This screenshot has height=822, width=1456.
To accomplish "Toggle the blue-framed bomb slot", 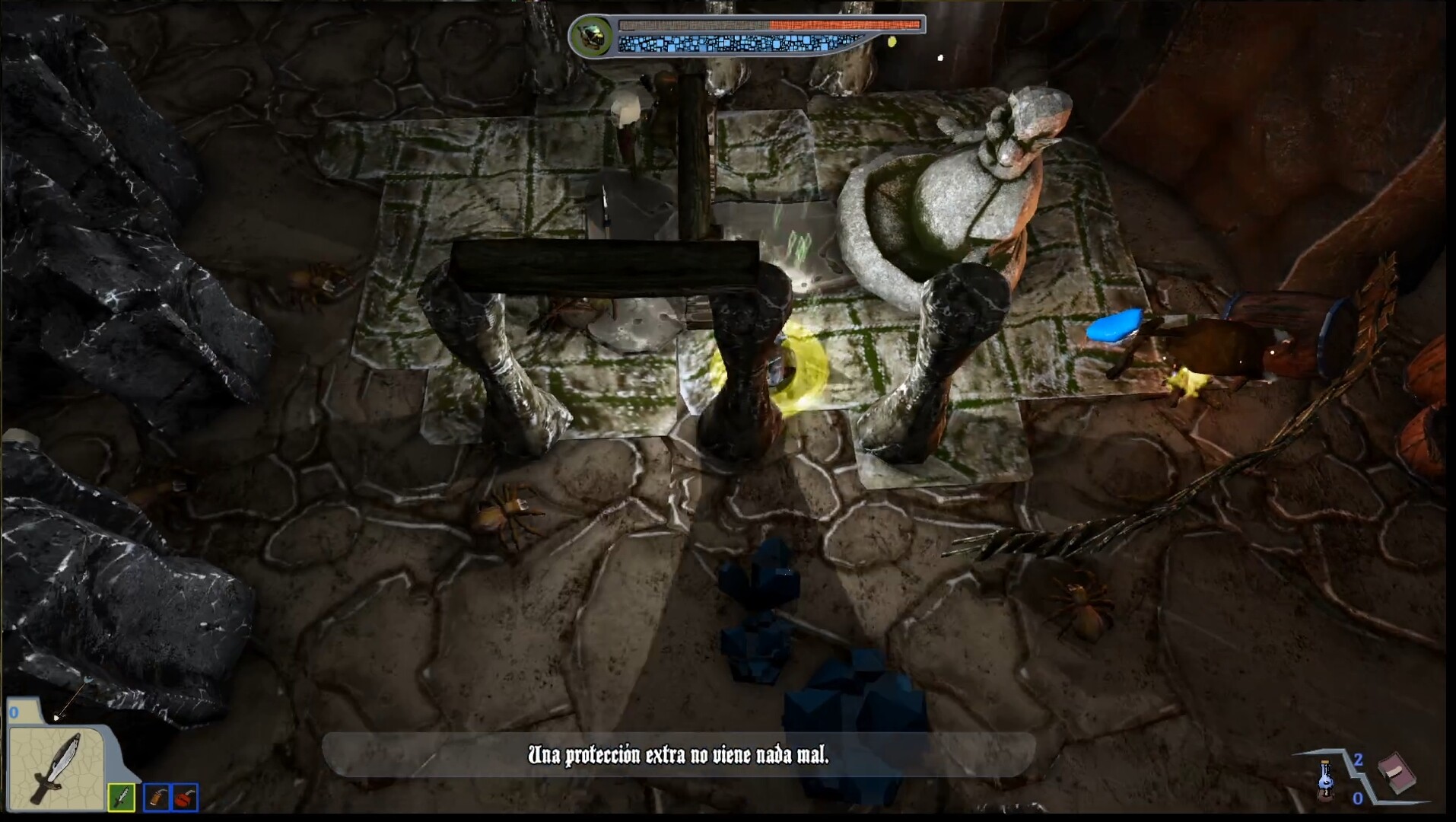I will pos(184,798).
